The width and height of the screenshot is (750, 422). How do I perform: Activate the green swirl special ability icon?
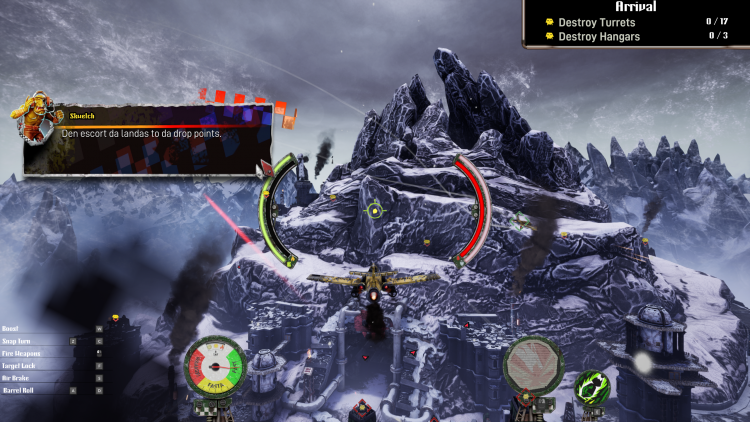593,388
